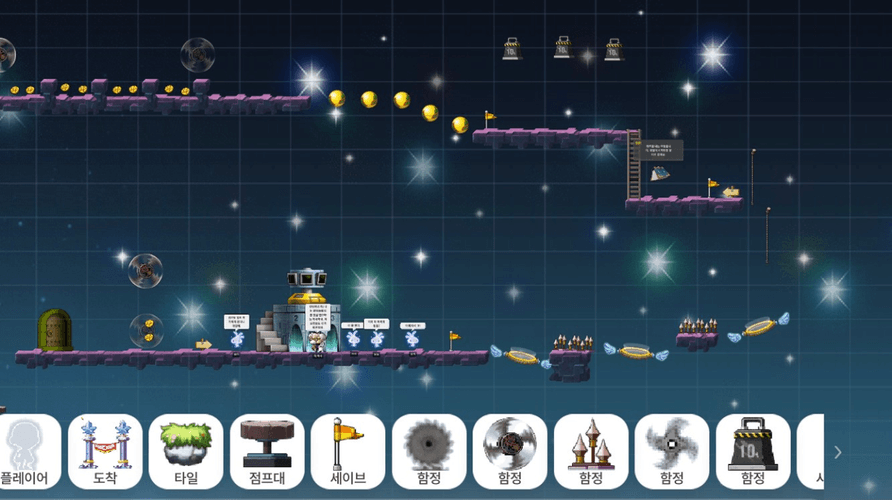Choose the 세이브 yellow flag checkpoint

pyautogui.click(x=348, y=451)
